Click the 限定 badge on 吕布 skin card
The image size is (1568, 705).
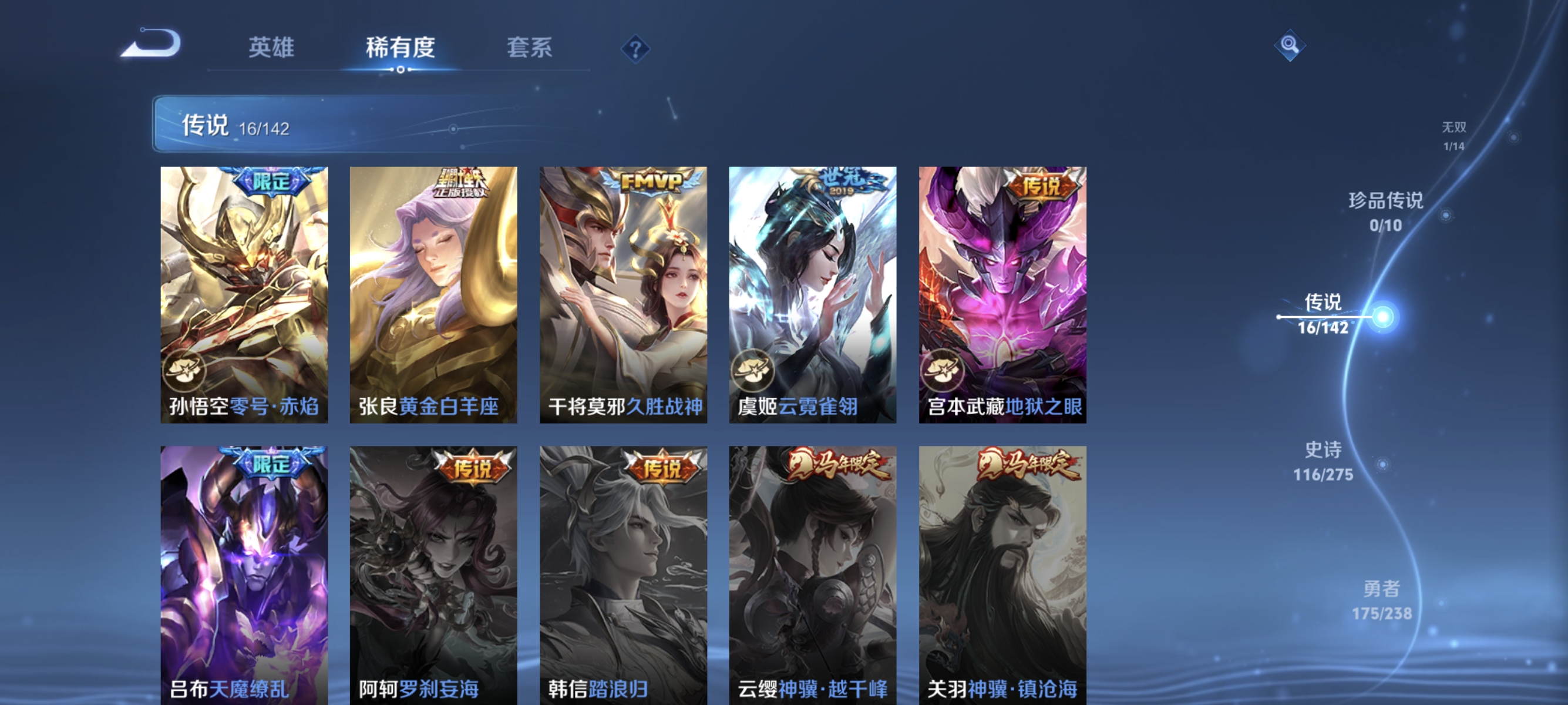271,464
